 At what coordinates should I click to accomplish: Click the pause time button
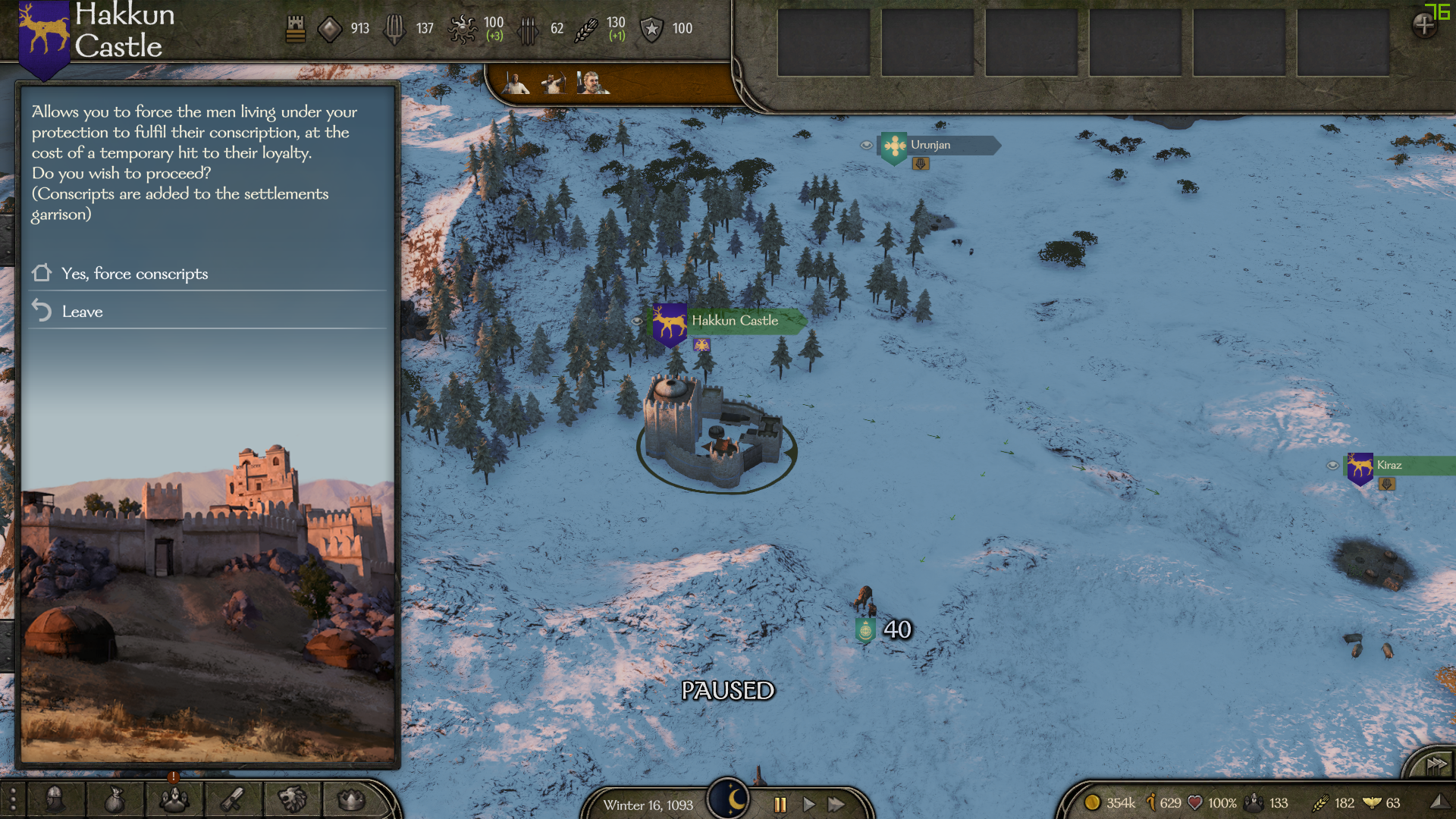pos(780,805)
